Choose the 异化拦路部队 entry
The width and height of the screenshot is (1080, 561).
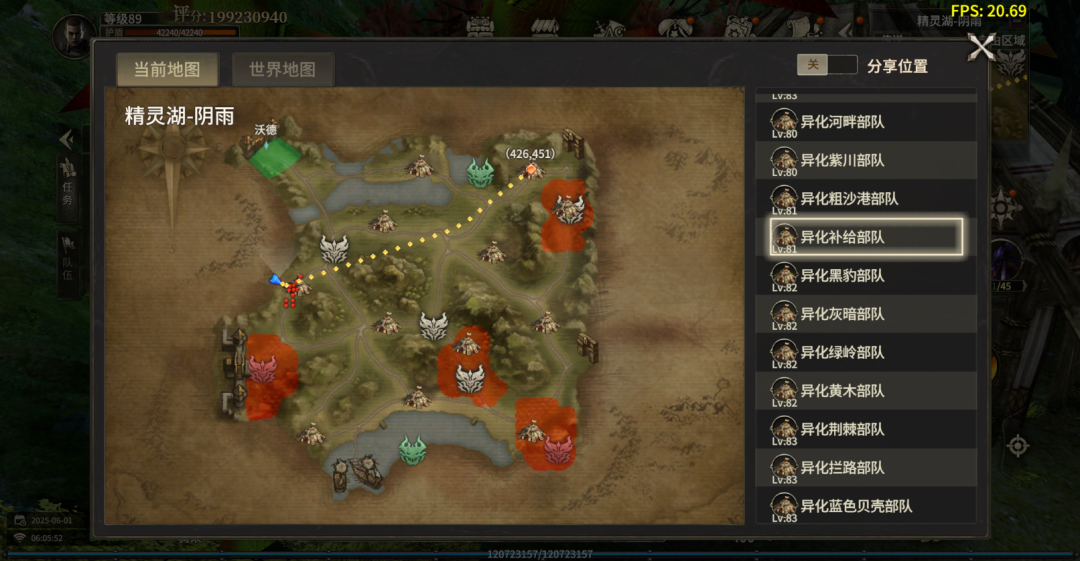coord(865,467)
